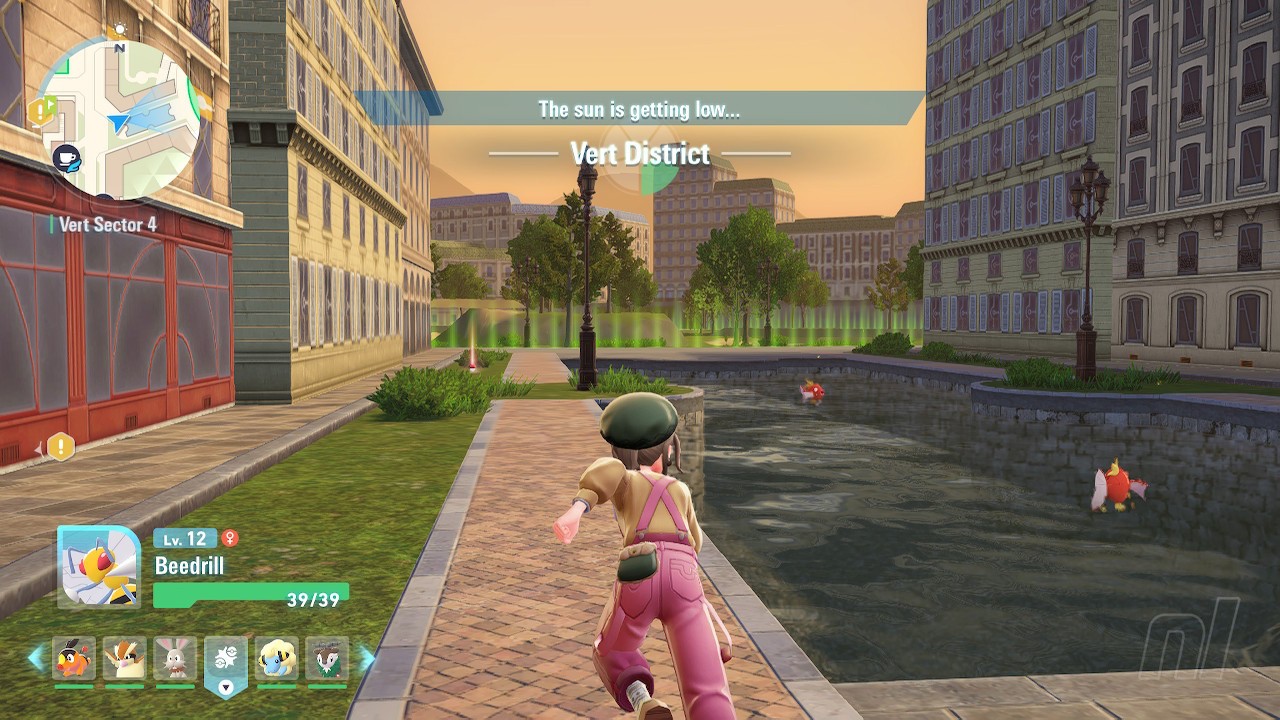Choose Pidgeotto from the party bar
The width and height of the screenshot is (1280, 720).
click(125, 659)
